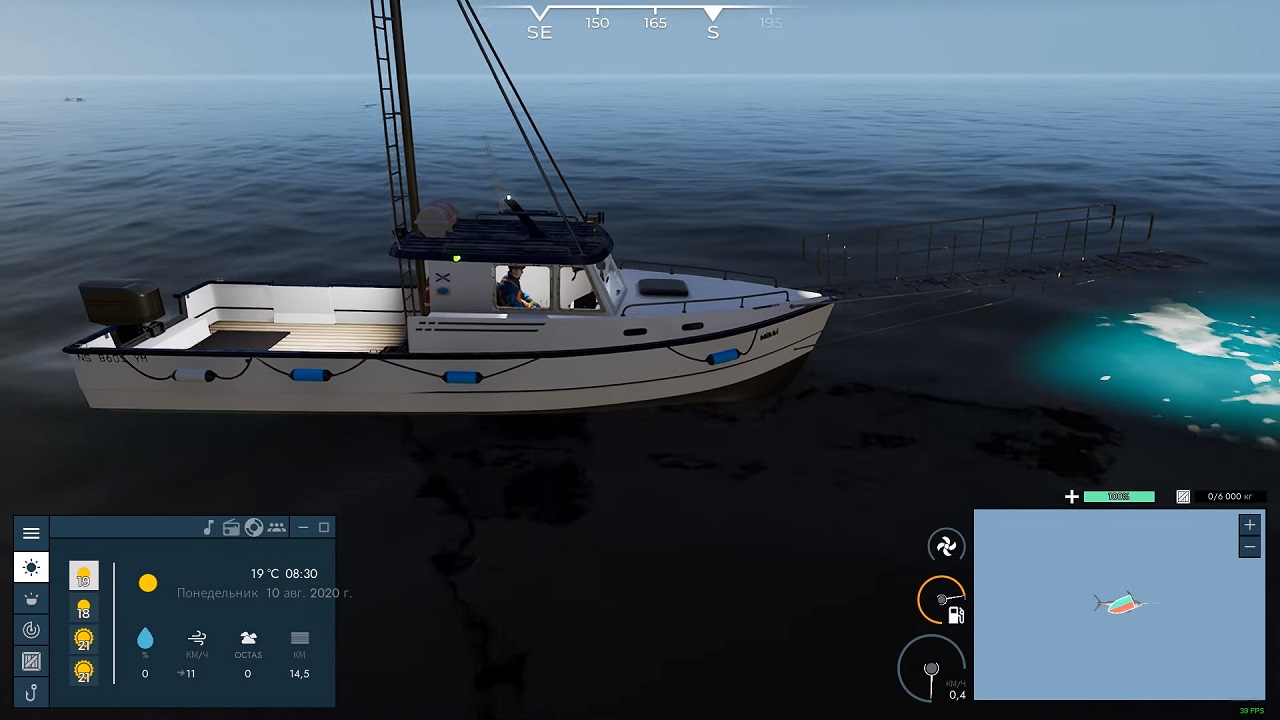Image resolution: width=1280 pixels, height=720 pixels.
Task: Click the propeller engine icon
Action: [945, 545]
